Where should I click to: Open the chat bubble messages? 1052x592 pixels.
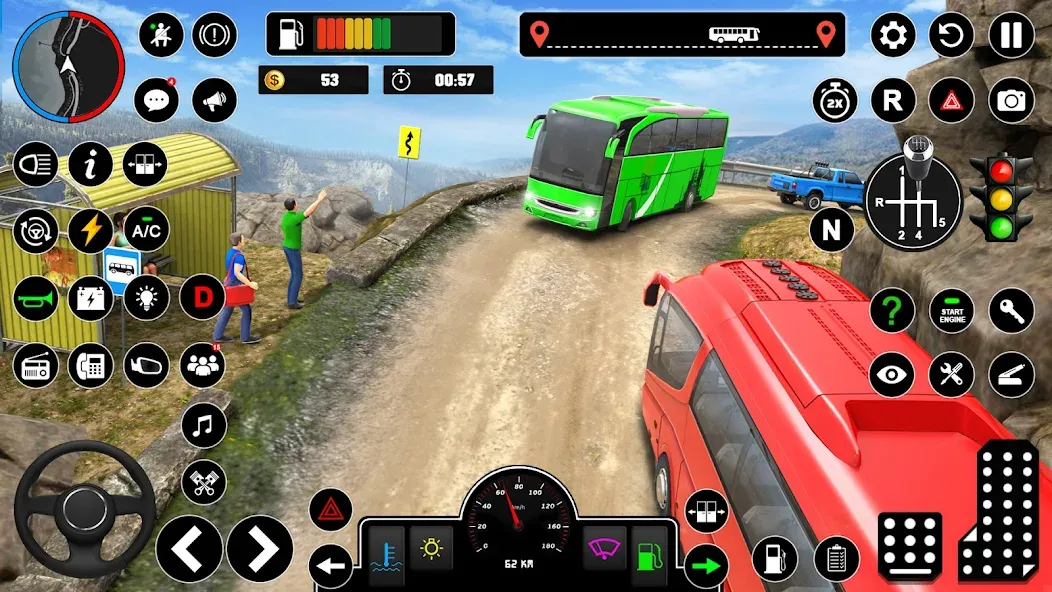[156, 100]
